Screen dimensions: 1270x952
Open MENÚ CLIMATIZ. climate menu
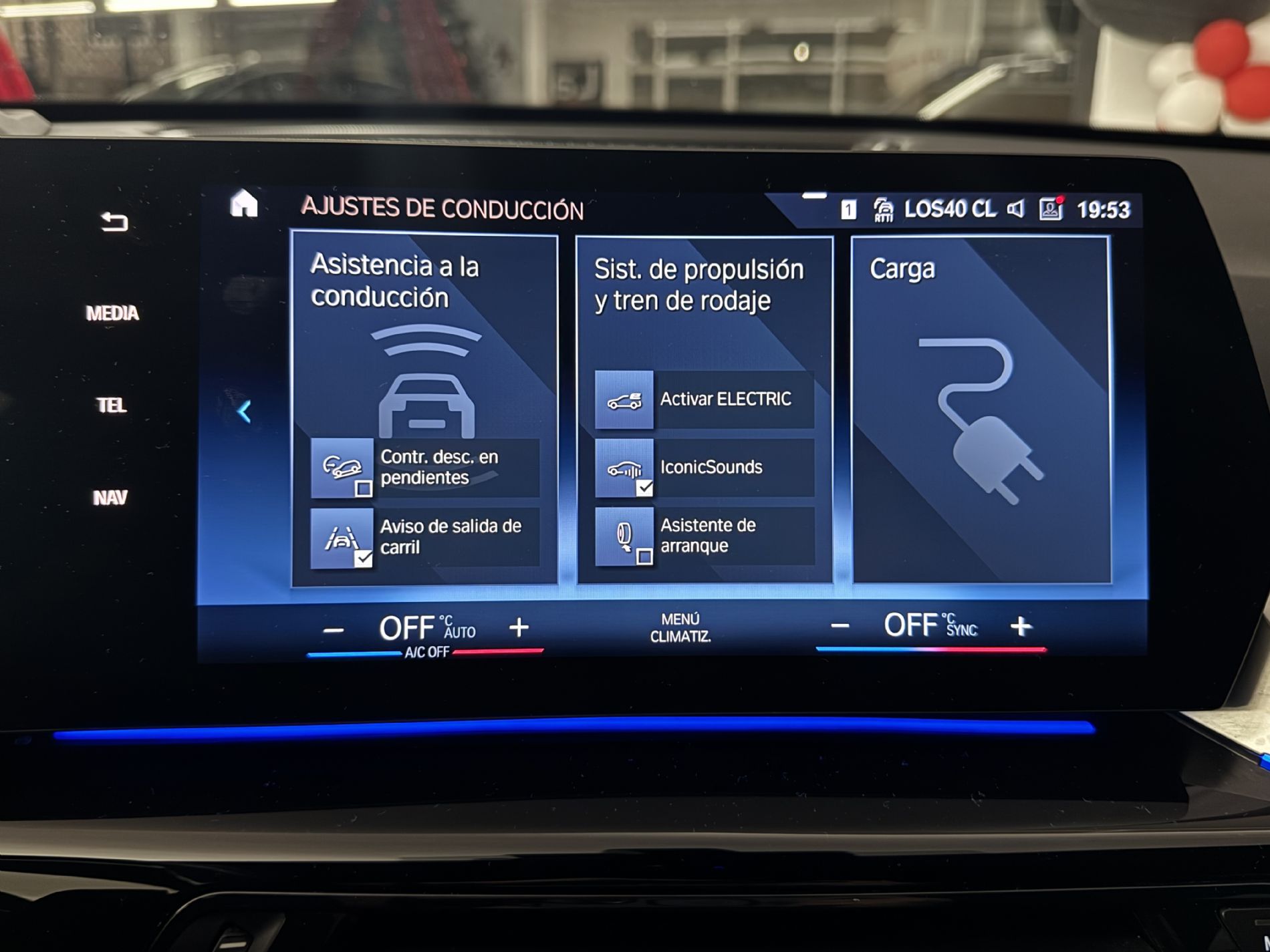[x=680, y=628]
